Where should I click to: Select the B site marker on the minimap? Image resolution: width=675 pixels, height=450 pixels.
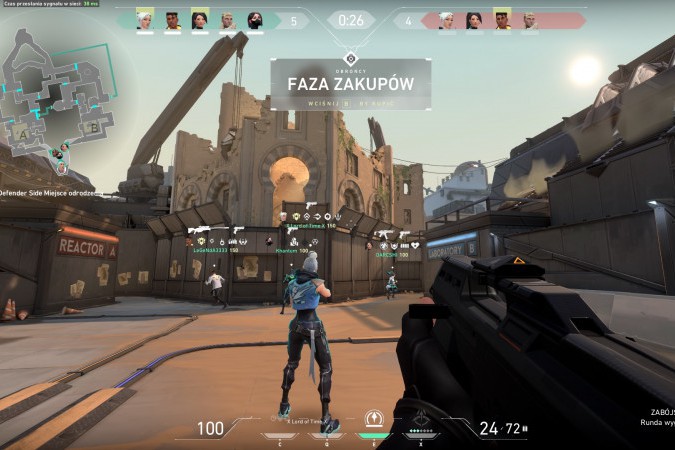click(x=93, y=127)
